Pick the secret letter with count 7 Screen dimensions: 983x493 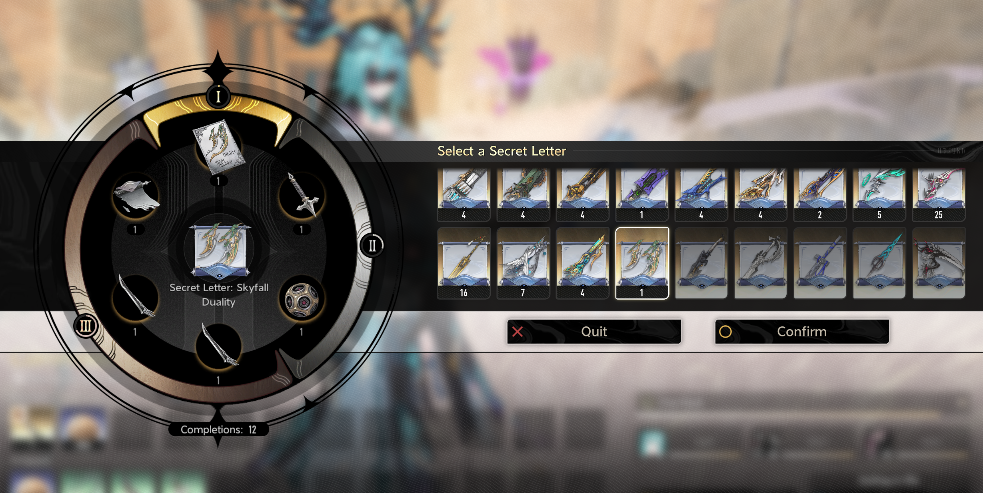[x=522, y=262]
